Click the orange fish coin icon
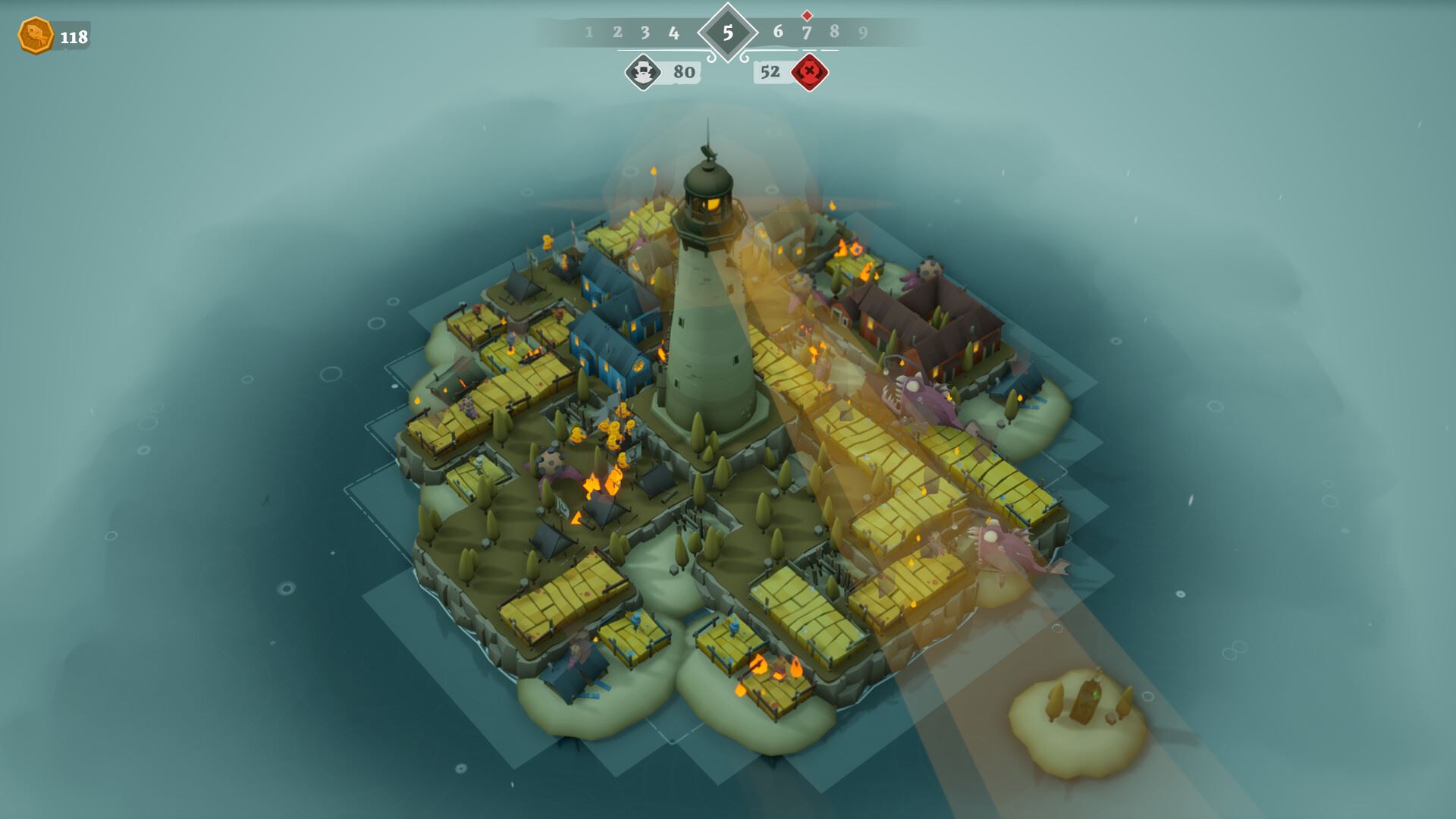This screenshot has height=819, width=1456. [x=35, y=36]
